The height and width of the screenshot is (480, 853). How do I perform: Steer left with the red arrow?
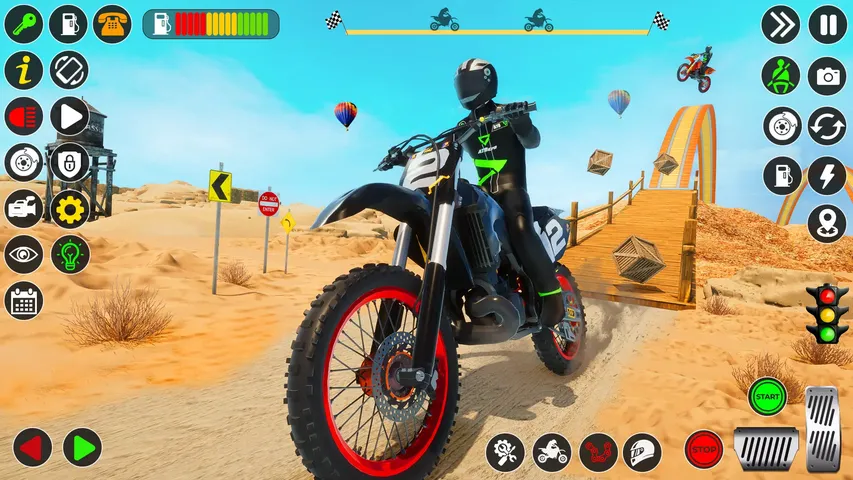[x=32, y=447]
